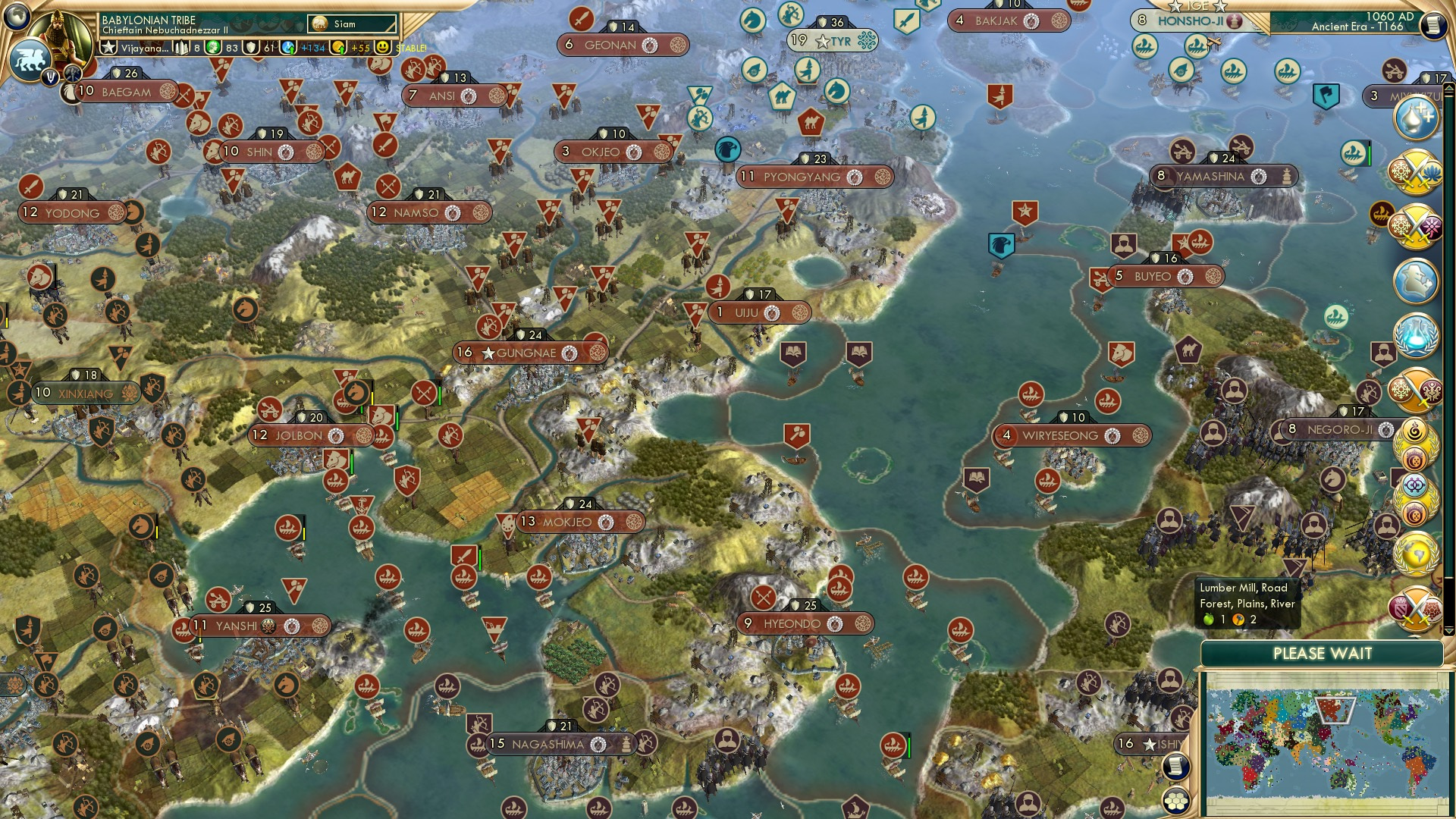
Task: Open the Siam dropdown in the top bar
Action: [350, 24]
